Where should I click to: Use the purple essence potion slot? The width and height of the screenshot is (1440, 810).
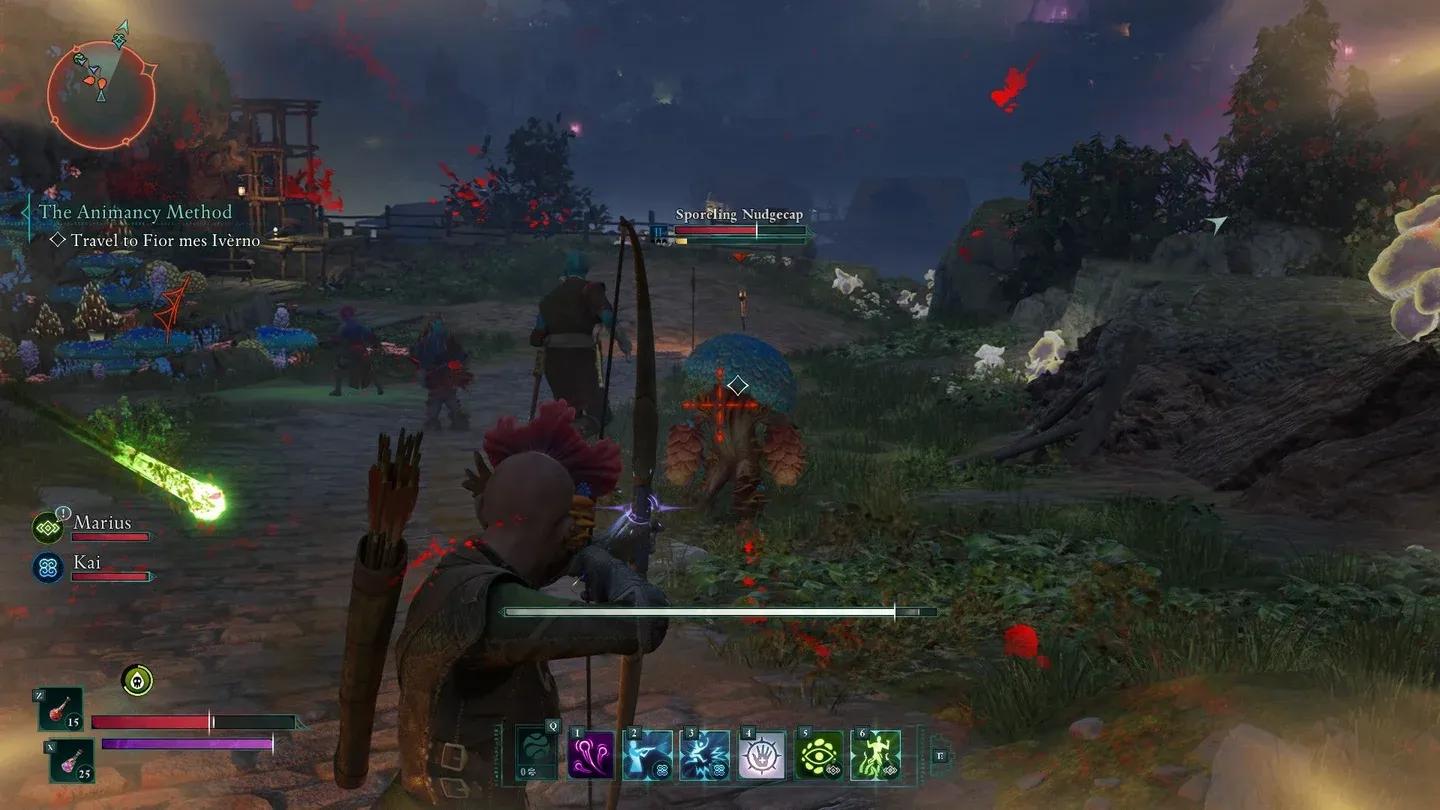tap(71, 760)
